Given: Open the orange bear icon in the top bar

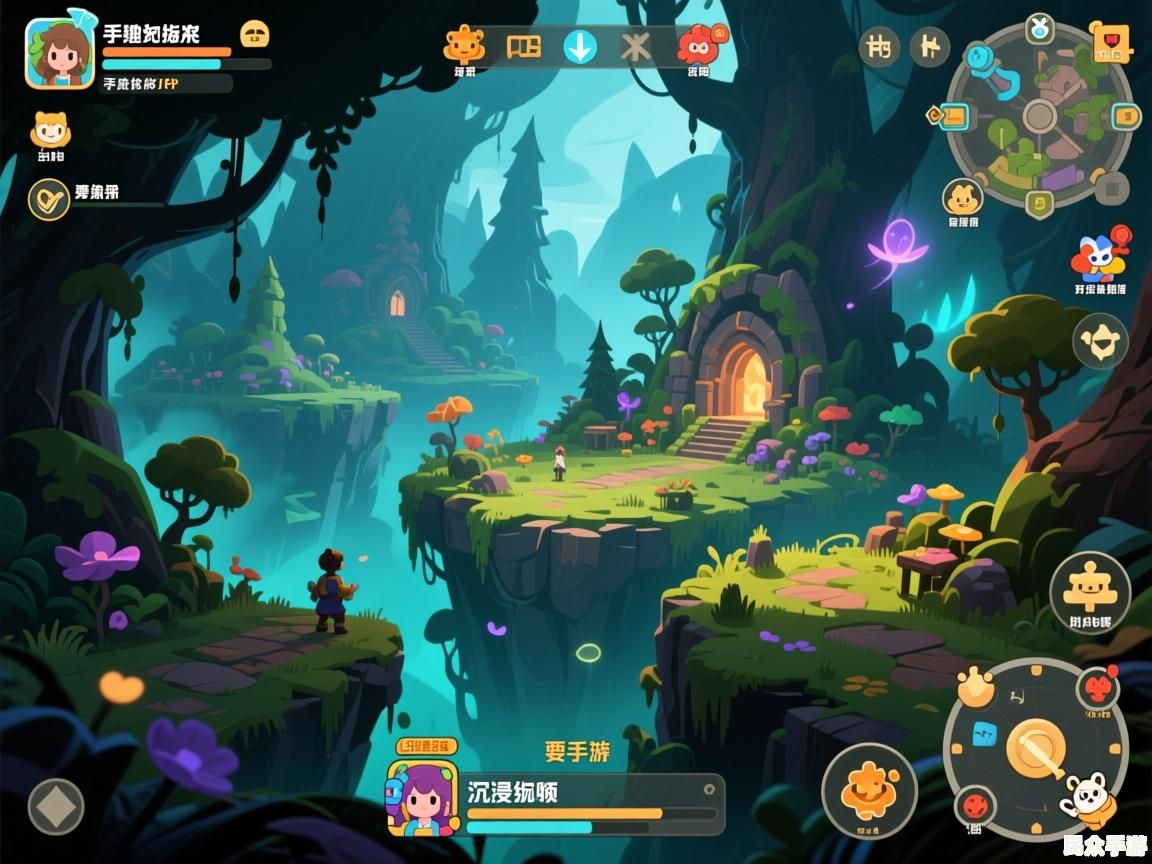Looking at the screenshot, I should (464, 46).
